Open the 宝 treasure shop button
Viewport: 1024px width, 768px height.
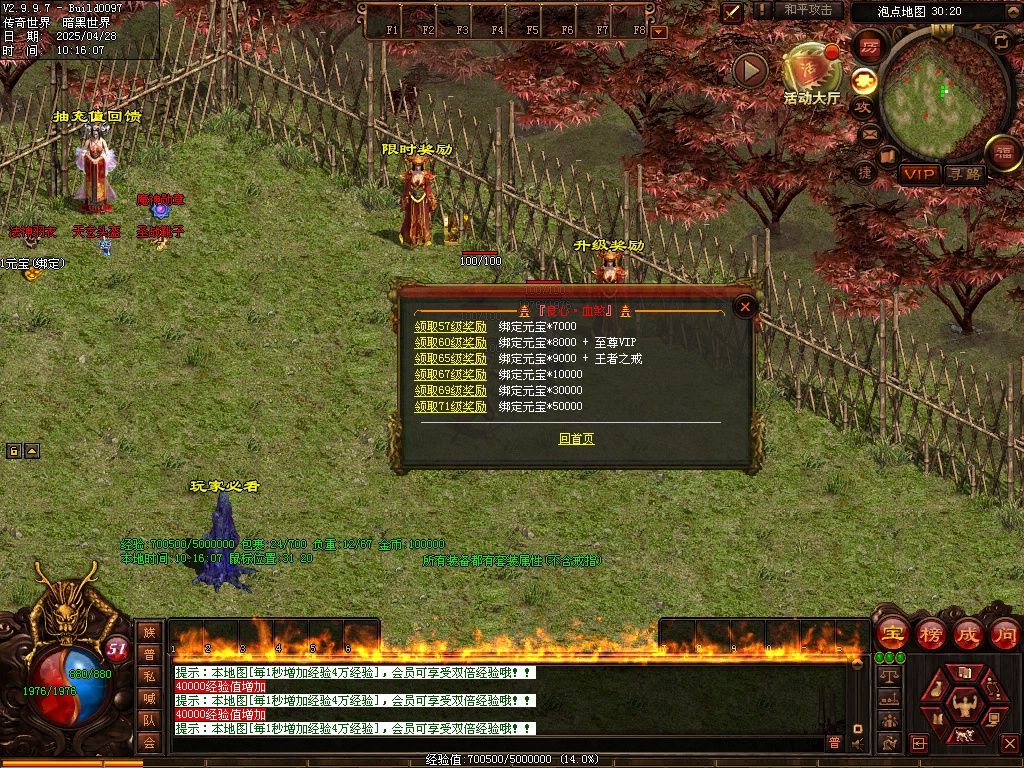pyautogui.click(x=892, y=634)
